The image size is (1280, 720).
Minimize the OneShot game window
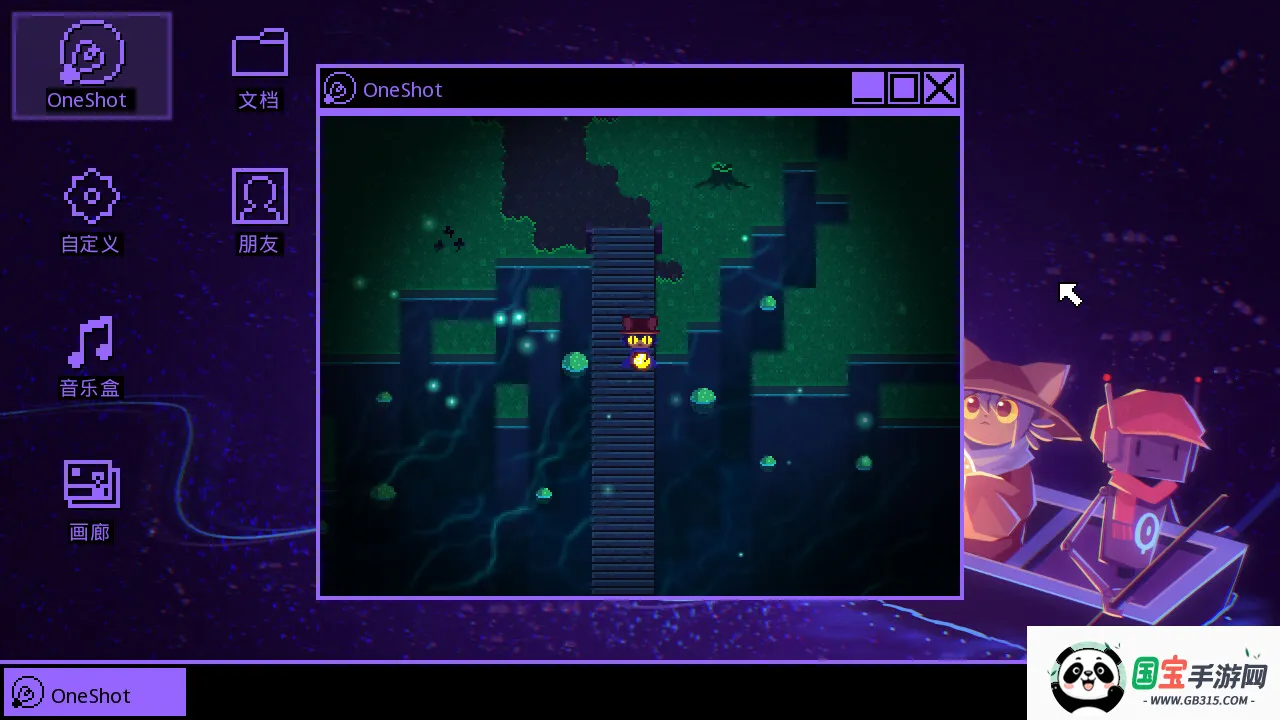866,88
